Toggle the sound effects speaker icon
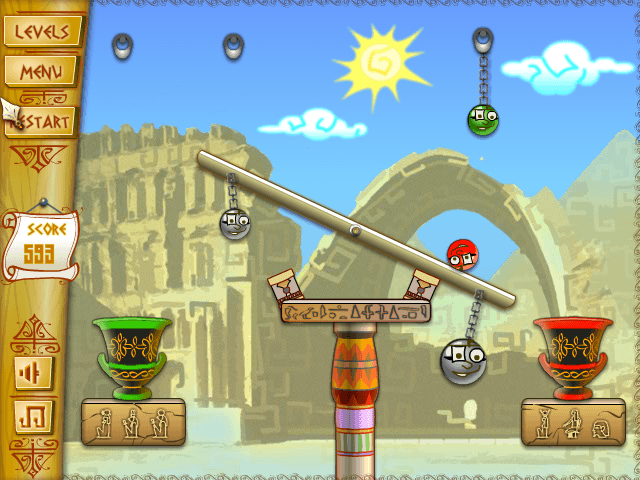This screenshot has width=640, height=480. tap(32, 373)
